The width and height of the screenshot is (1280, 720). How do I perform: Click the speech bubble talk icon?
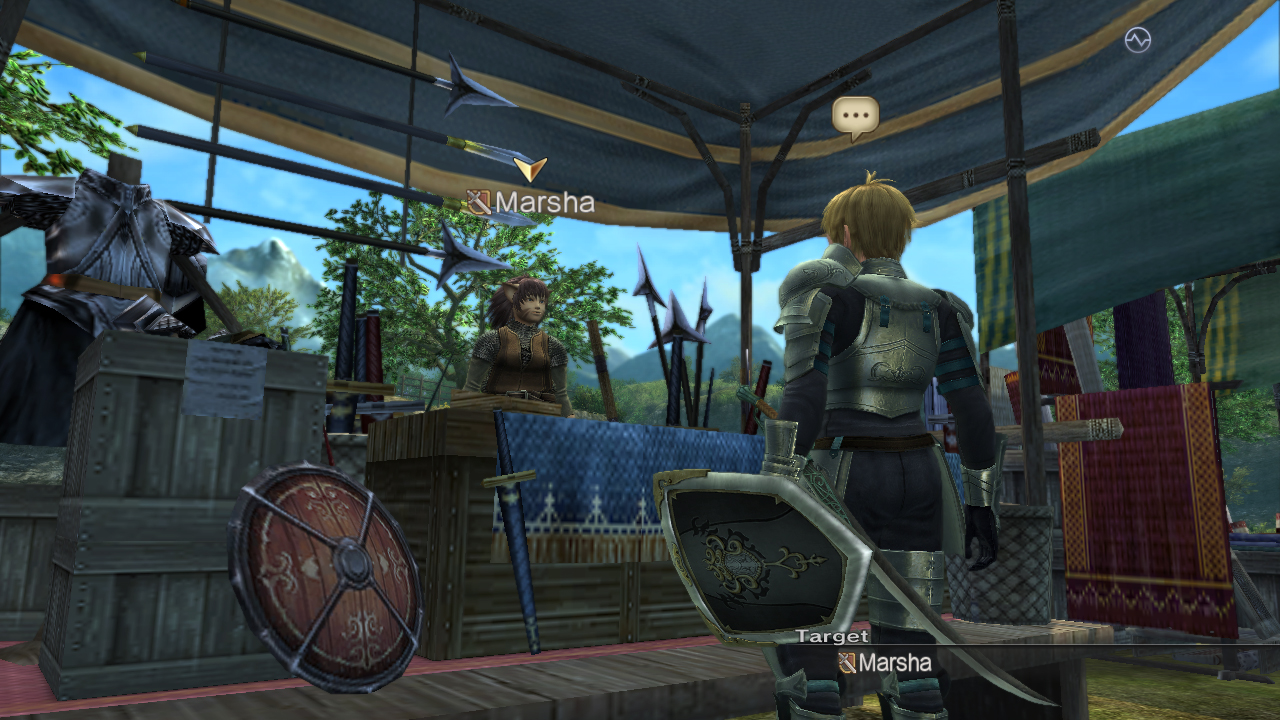(x=855, y=117)
